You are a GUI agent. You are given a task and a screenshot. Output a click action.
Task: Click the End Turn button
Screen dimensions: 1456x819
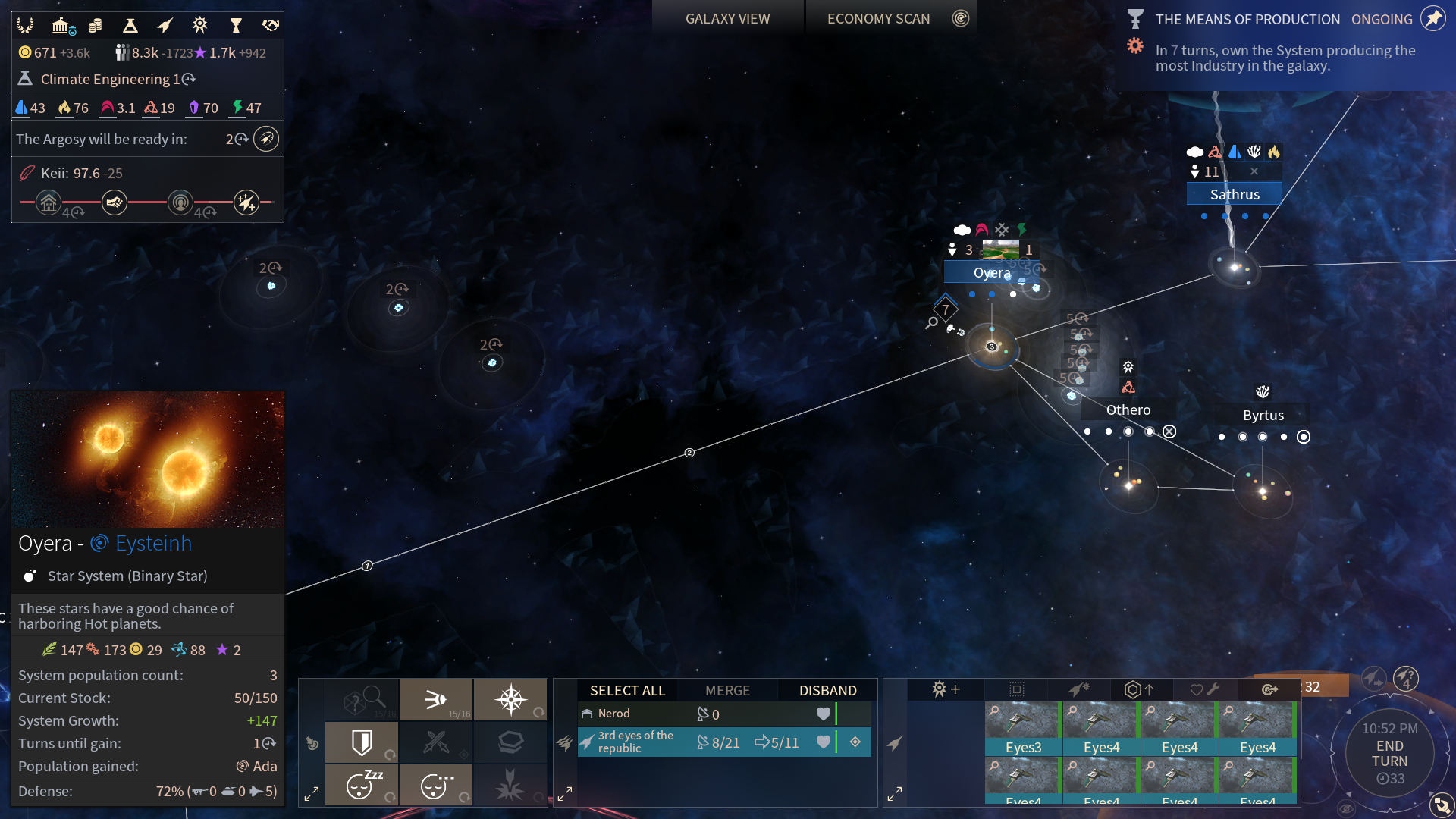[x=1389, y=753]
